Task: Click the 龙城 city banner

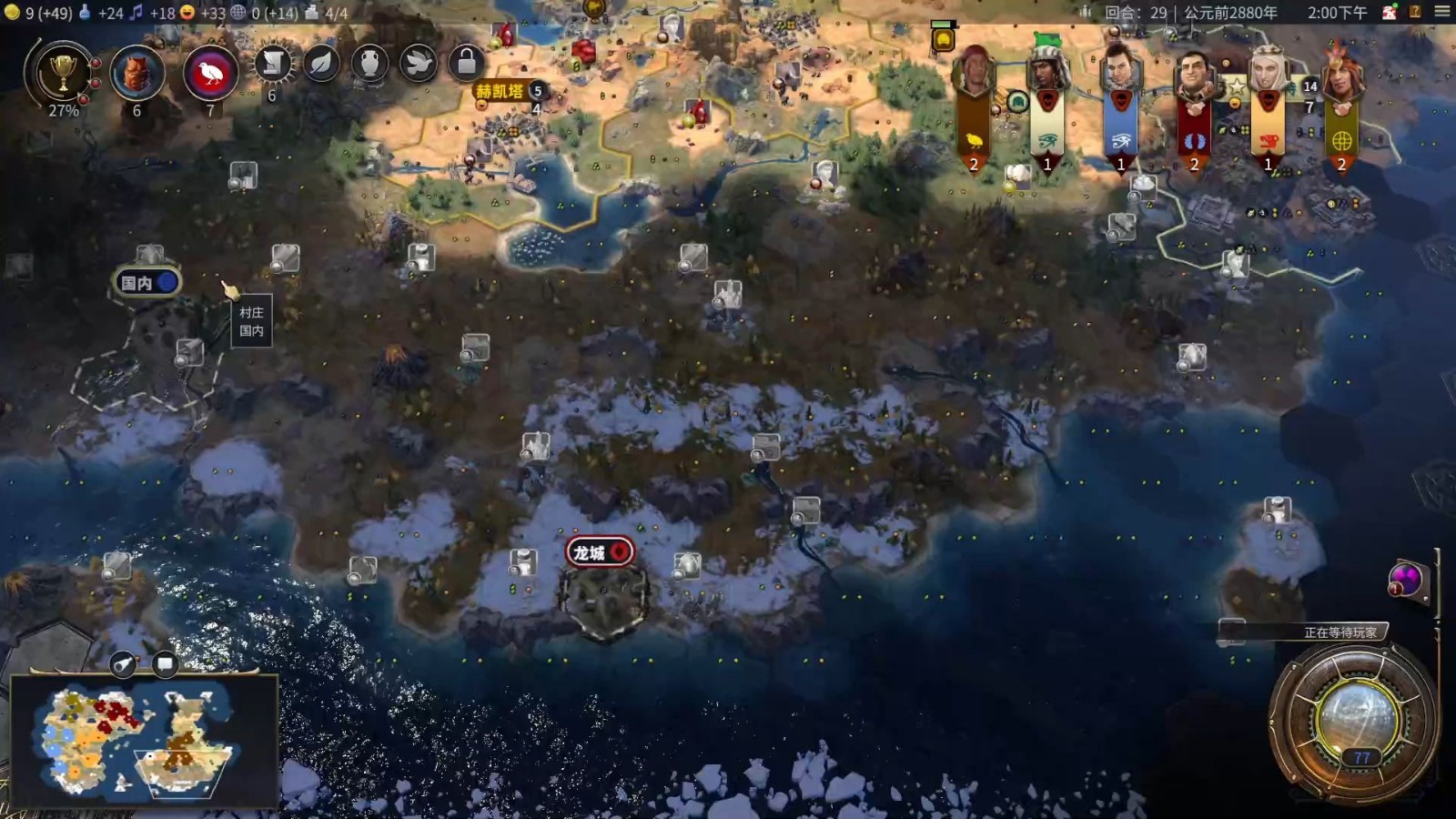Action: click(x=599, y=551)
